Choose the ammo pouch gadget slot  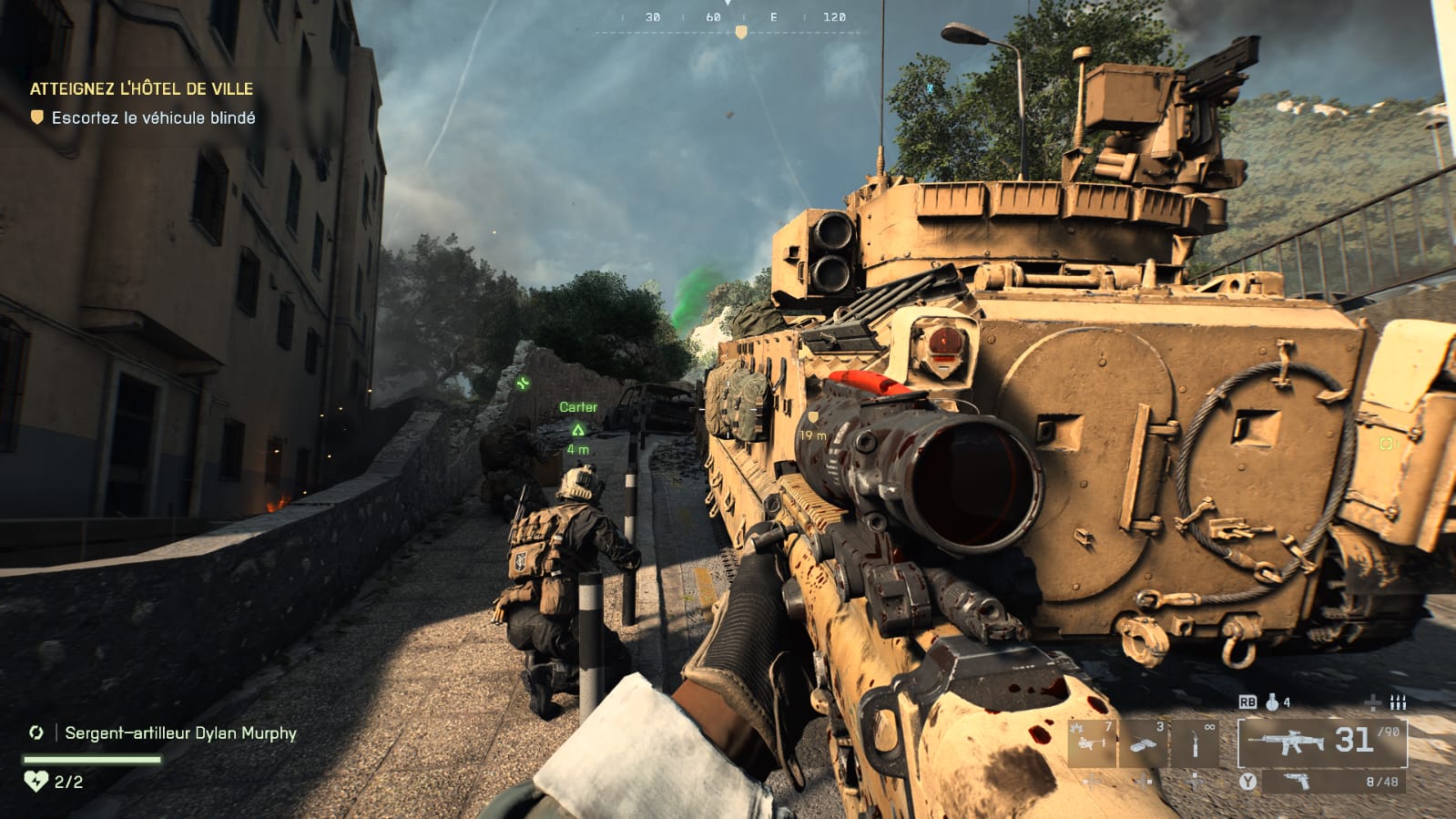[1144, 742]
